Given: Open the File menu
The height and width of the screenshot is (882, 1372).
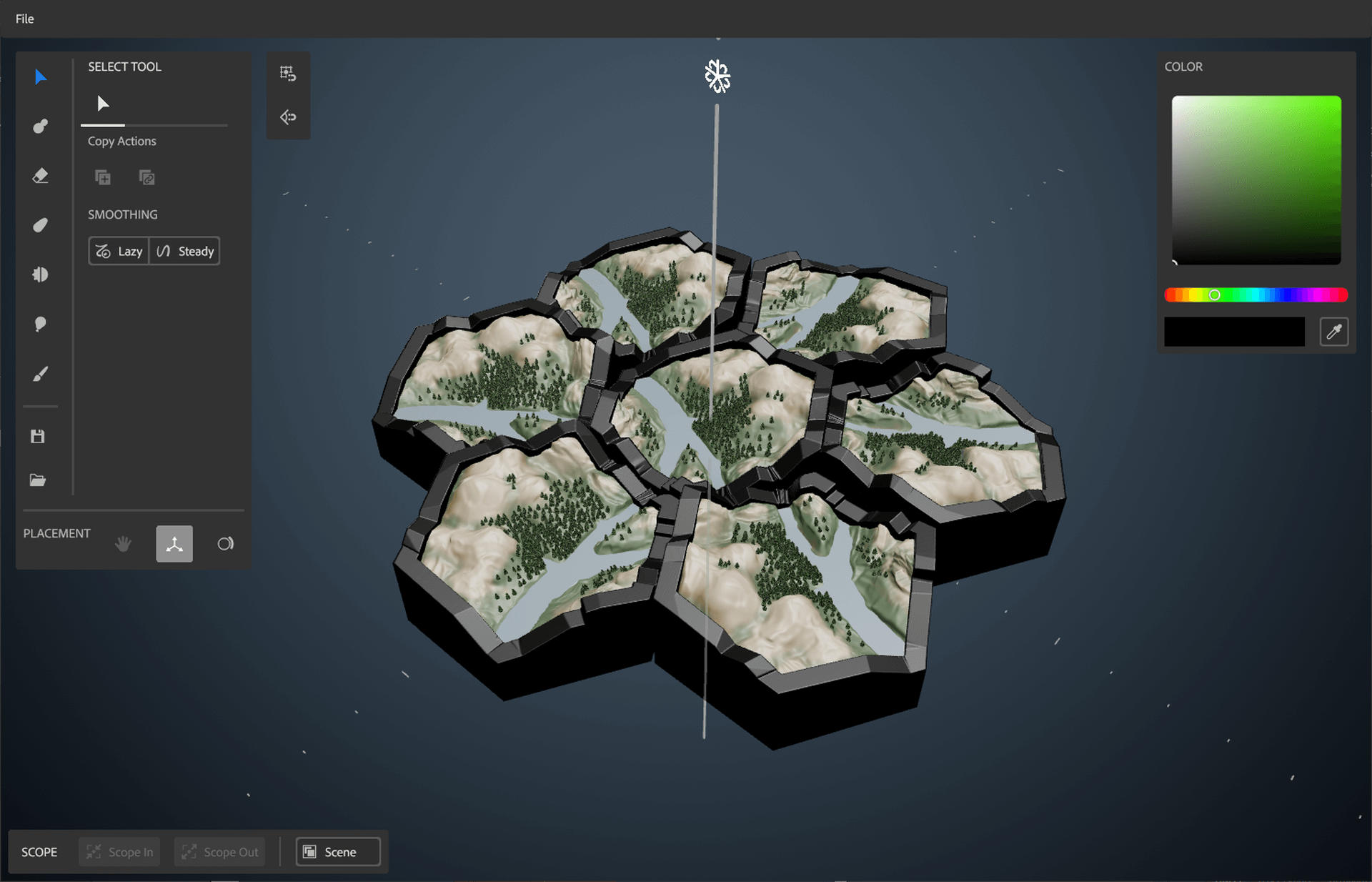Looking at the screenshot, I should [25, 19].
